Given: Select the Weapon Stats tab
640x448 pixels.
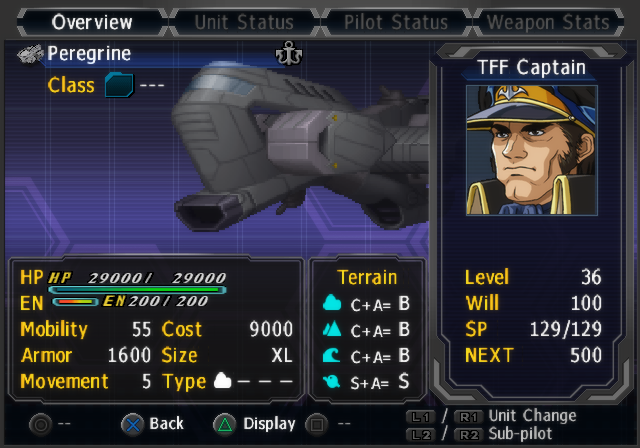Looking at the screenshot, I should pyautogui.click(x=547, y=21).
